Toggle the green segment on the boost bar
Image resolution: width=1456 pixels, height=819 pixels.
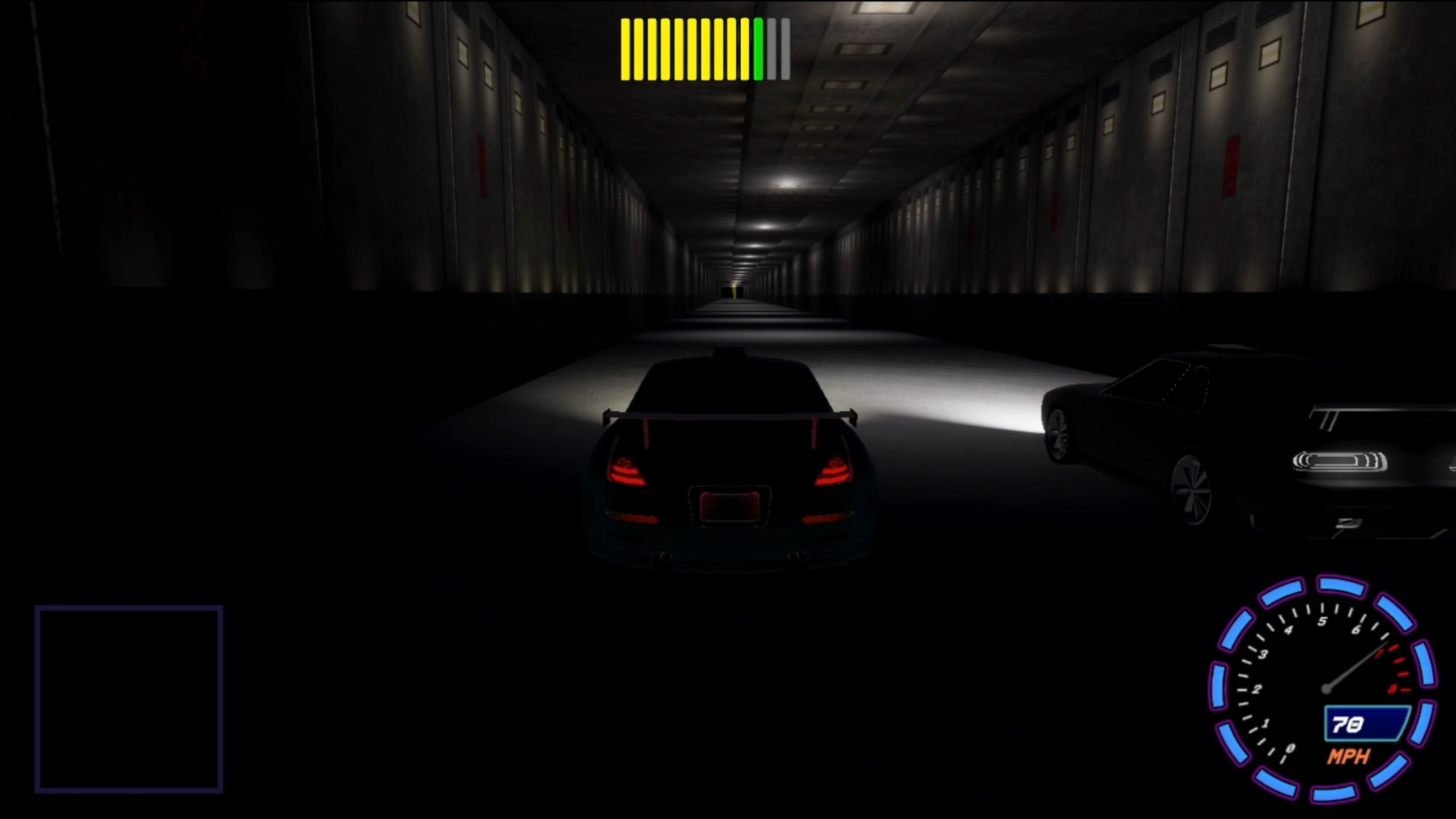pyautogui.click(x=758, y=48)
